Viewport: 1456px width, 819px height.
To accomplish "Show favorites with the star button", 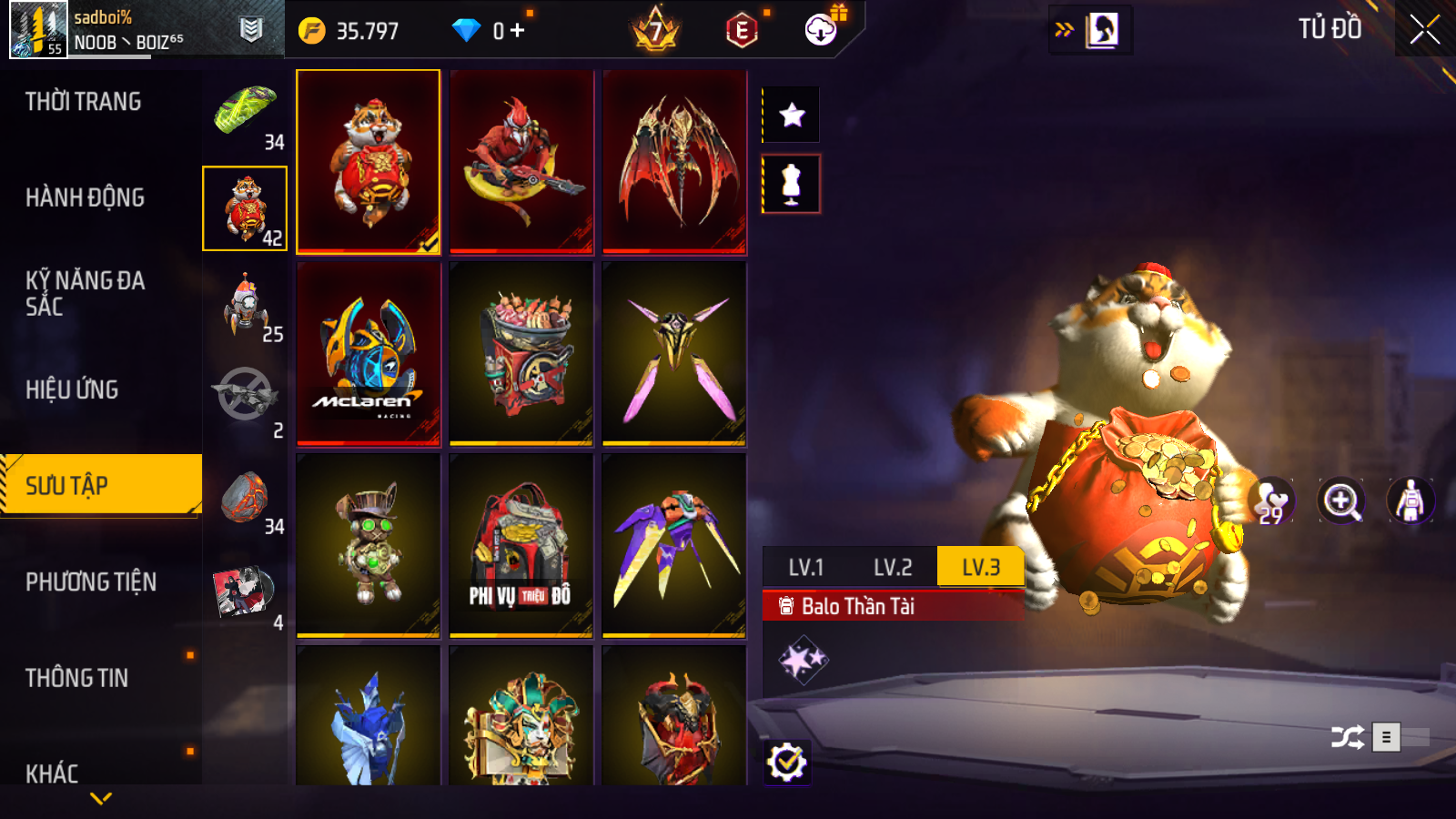I will (792, 115).
